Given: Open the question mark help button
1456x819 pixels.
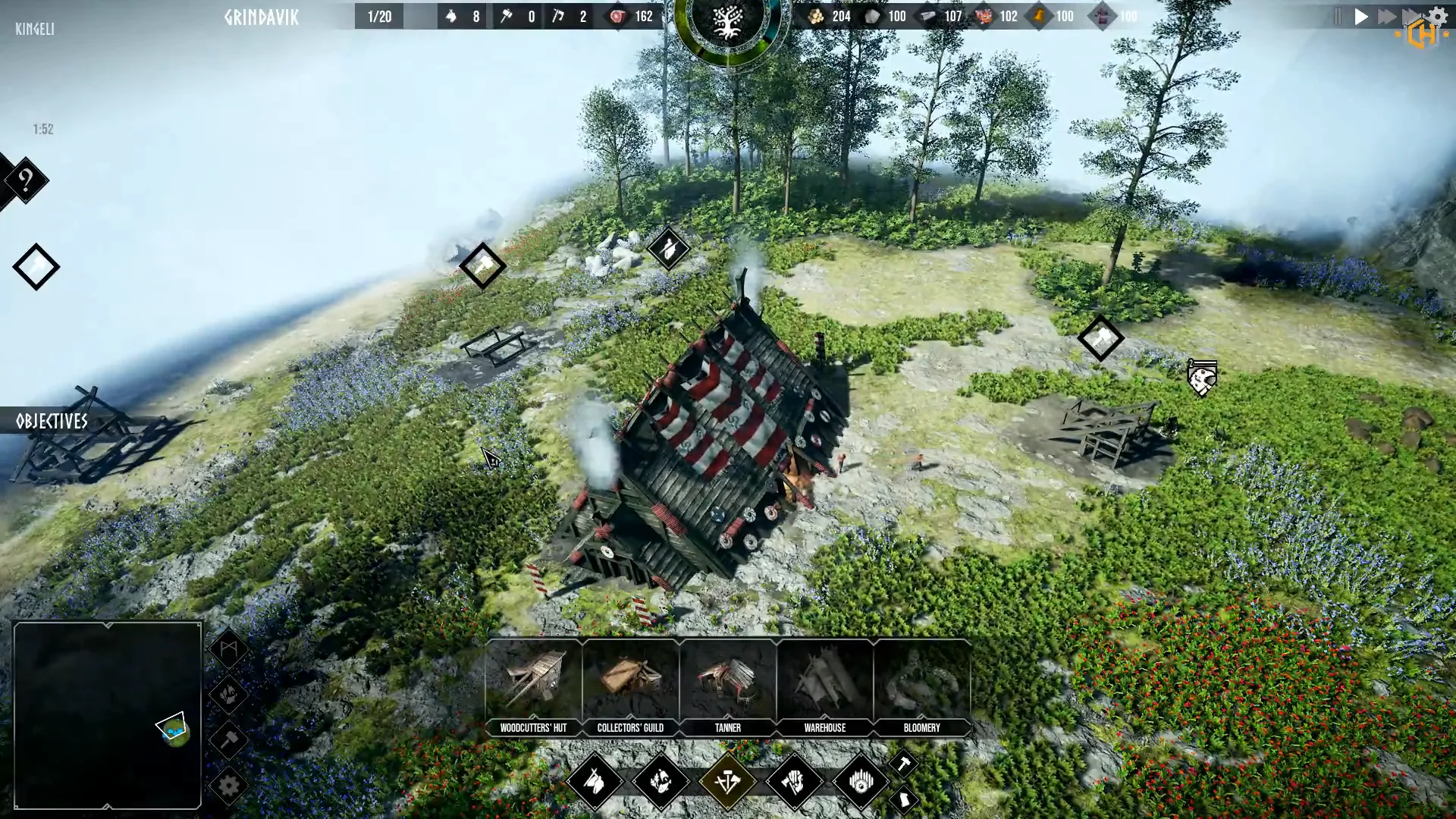Looking at the screenshot, I should point(26,180).
